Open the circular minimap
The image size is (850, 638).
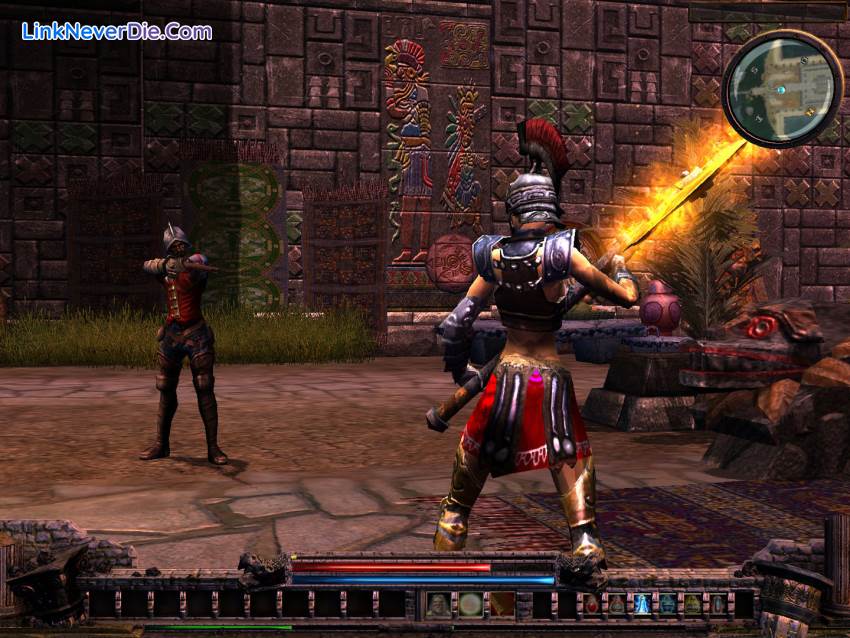coord(781,88)
